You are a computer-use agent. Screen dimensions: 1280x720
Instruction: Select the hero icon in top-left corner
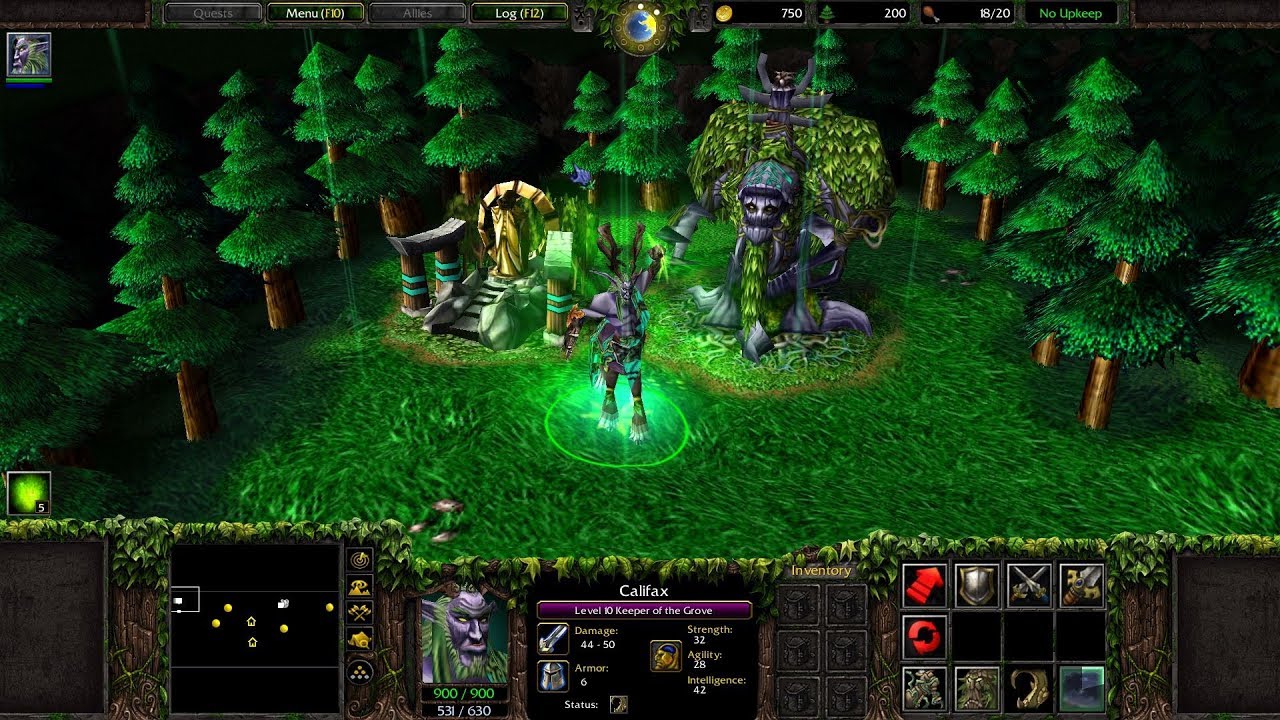28,54
